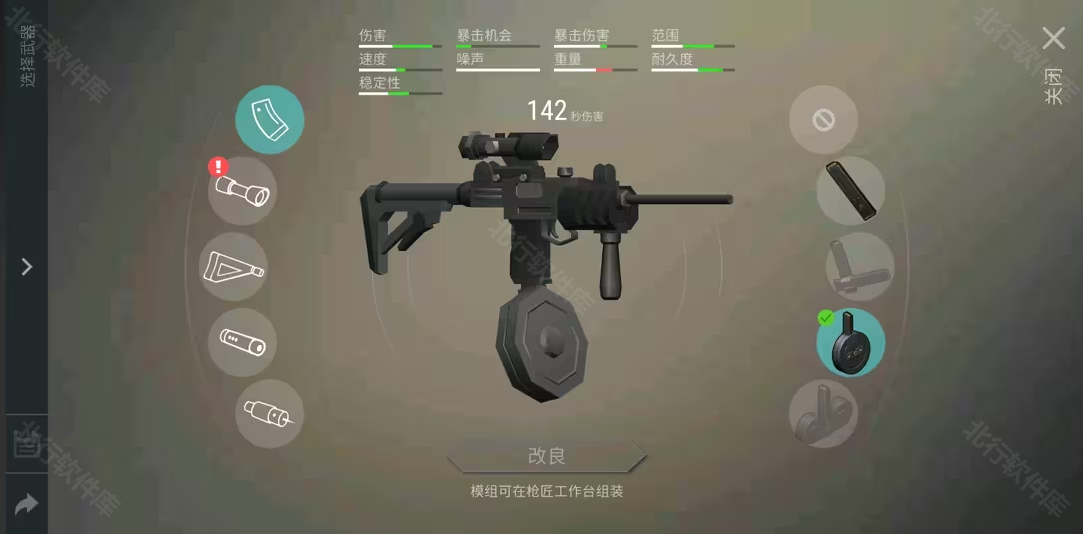The width and height of the screenshot is (1083, 534).
Task: Open the laser sight mod category
Action: (269, 413)
